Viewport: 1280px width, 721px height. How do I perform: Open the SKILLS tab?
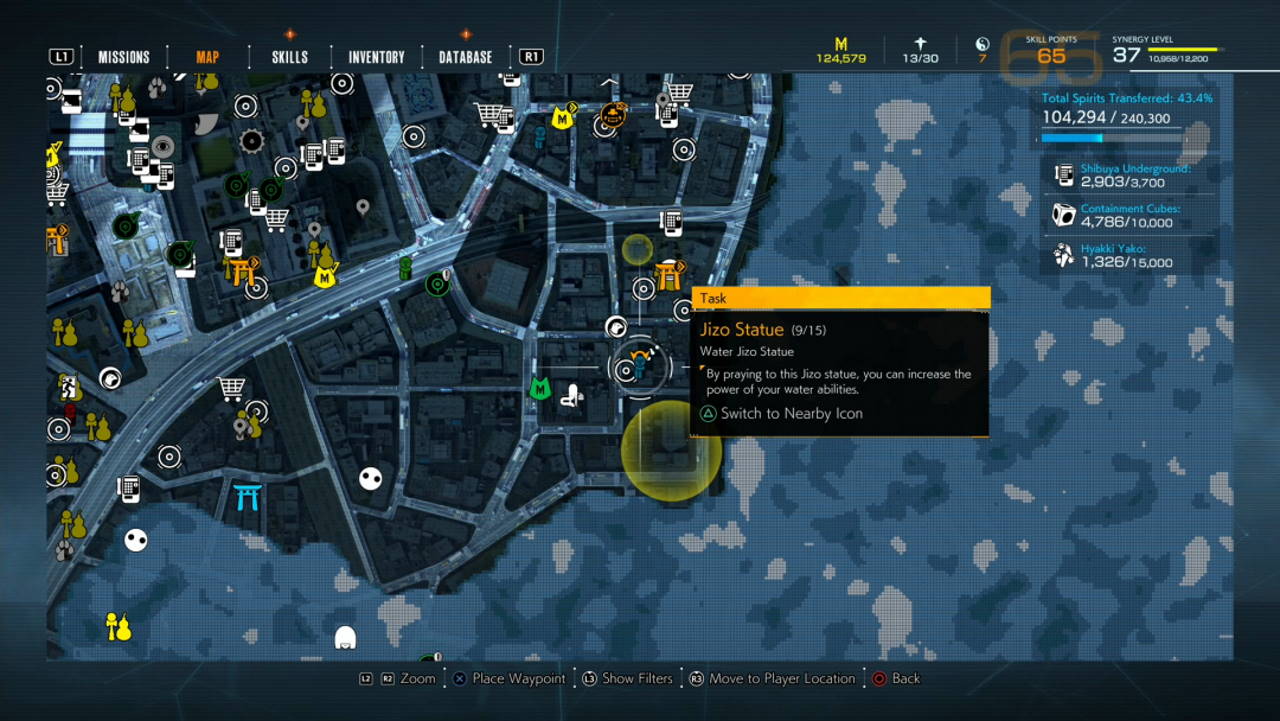pyautogui.click(x=288, y=57)
